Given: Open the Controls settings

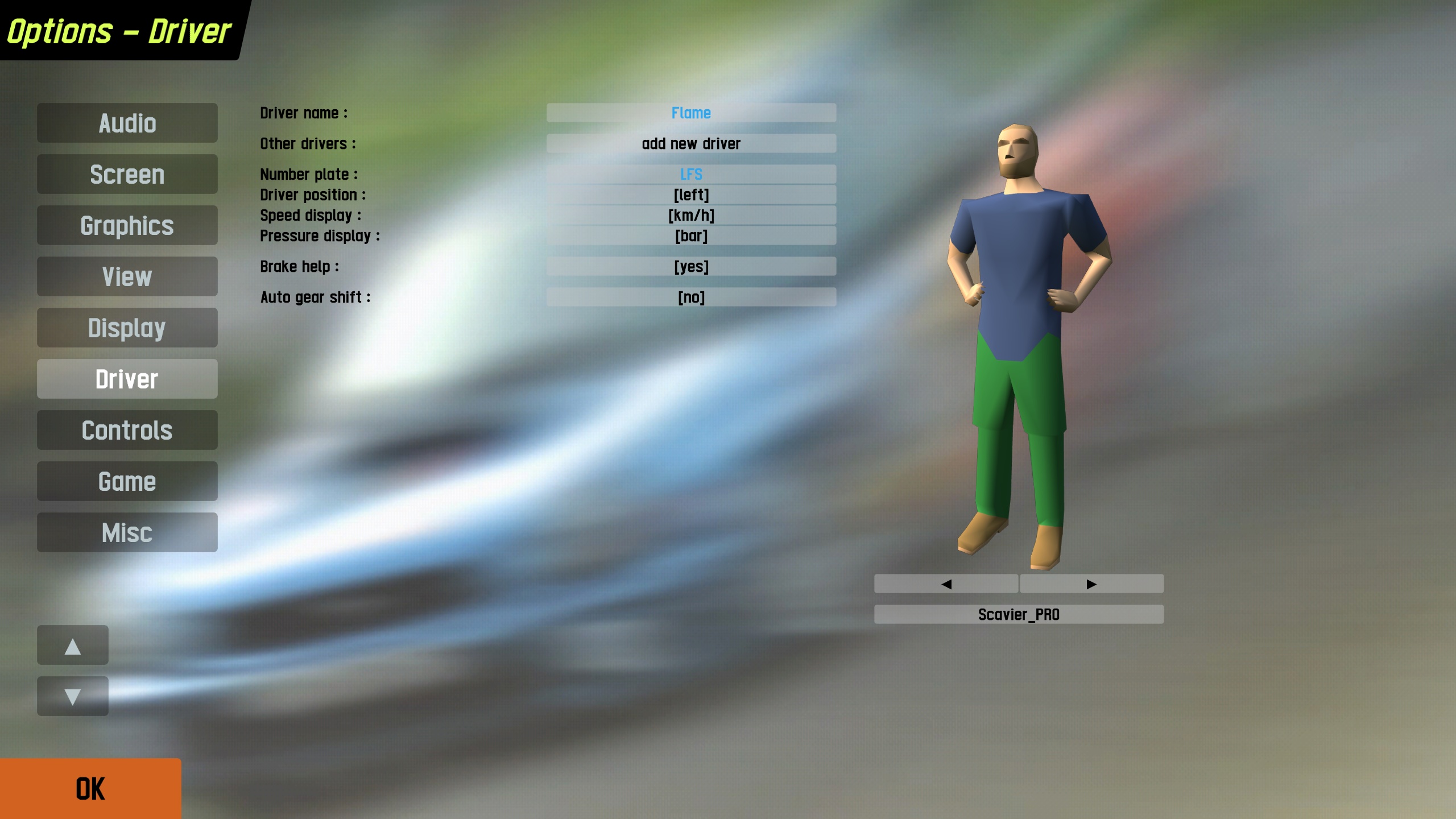Looking at the screenshot, I should [x=127, y=430].
